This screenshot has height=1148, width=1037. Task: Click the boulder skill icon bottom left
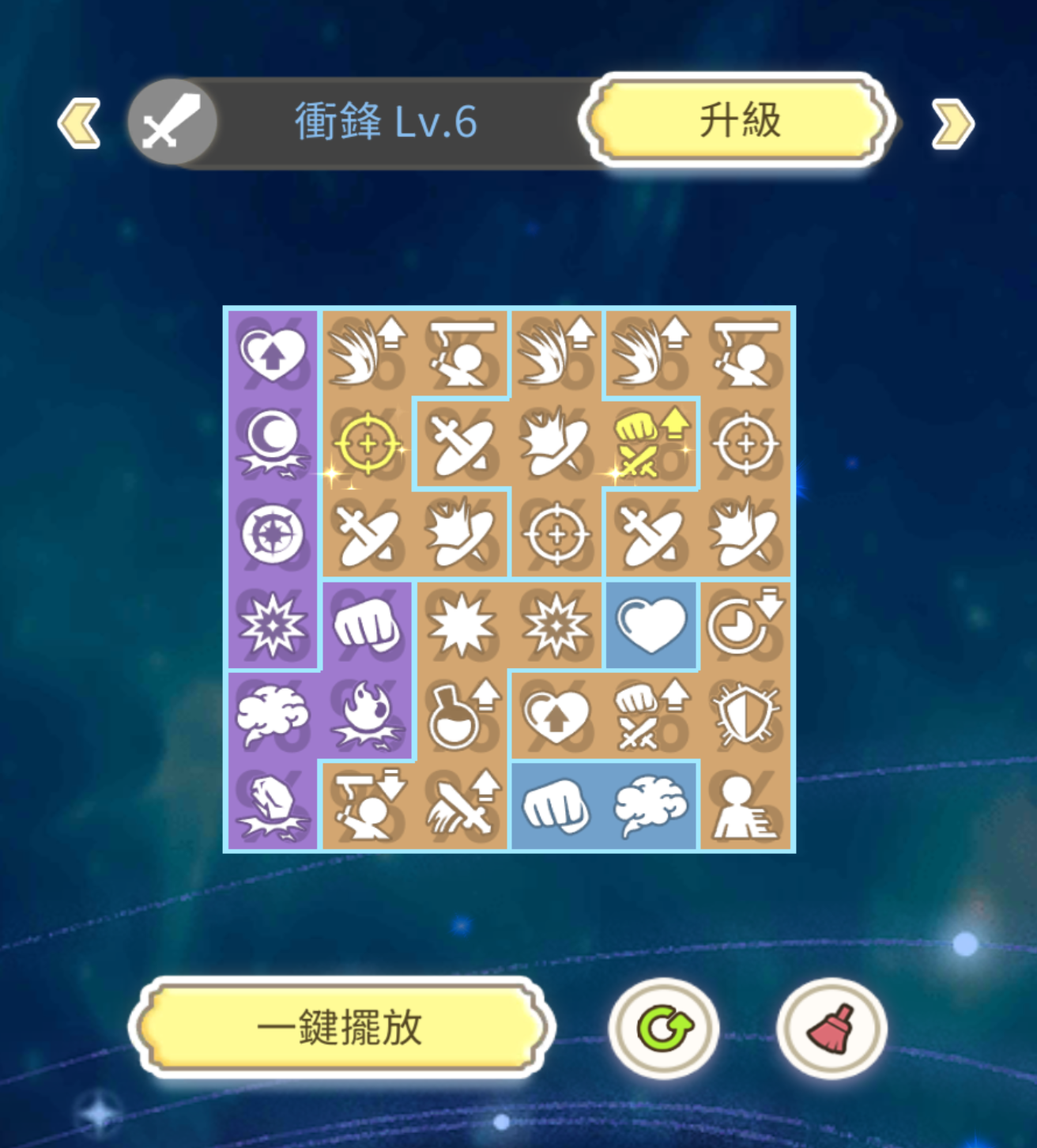click(x=273, y=805)
